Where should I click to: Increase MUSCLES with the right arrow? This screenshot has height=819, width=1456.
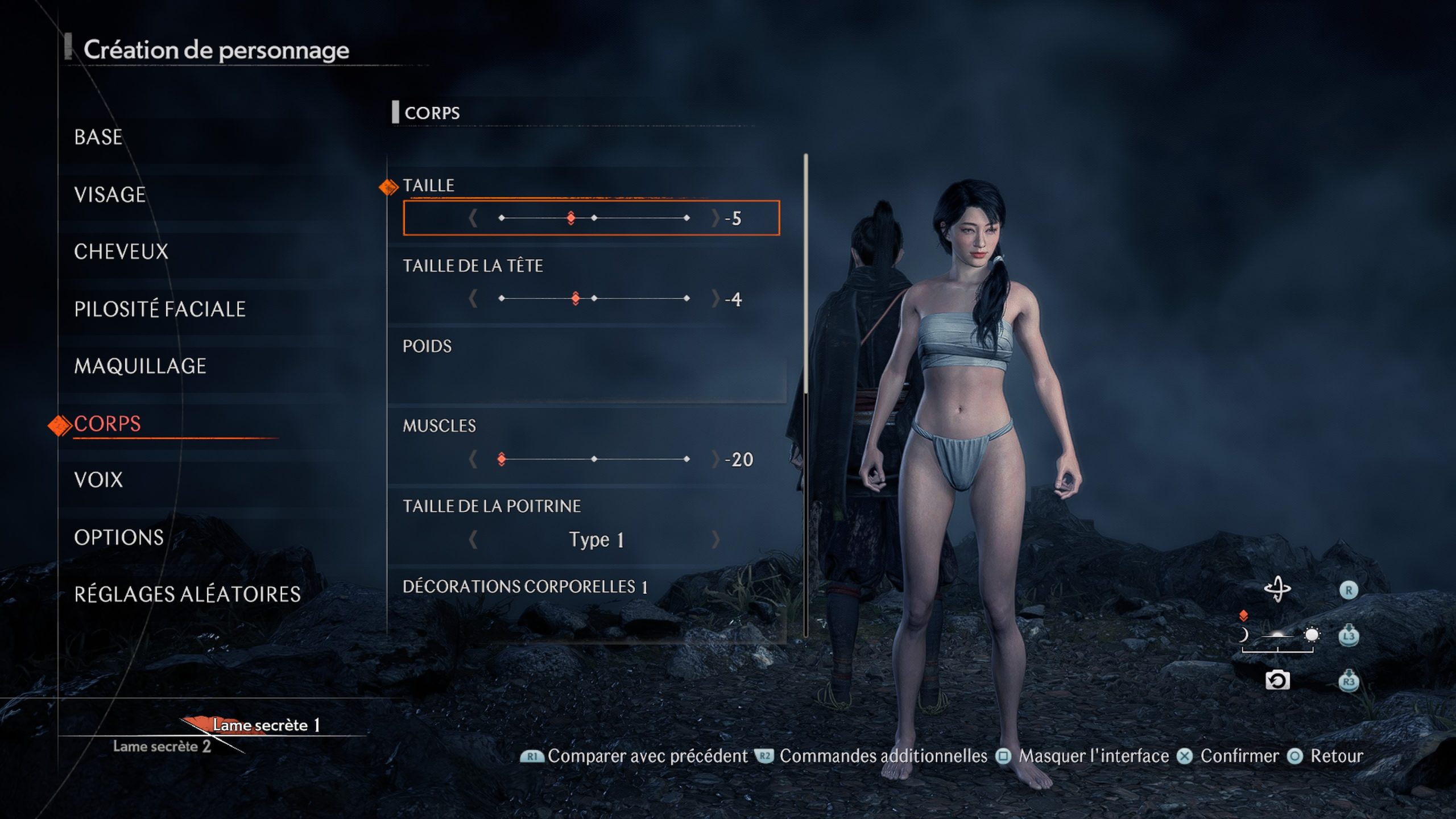715,458
